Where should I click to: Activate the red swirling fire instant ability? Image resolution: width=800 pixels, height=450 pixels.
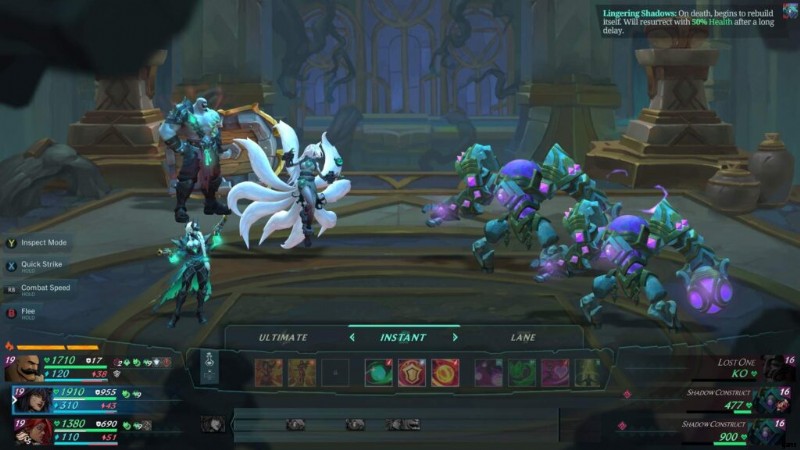445,373
